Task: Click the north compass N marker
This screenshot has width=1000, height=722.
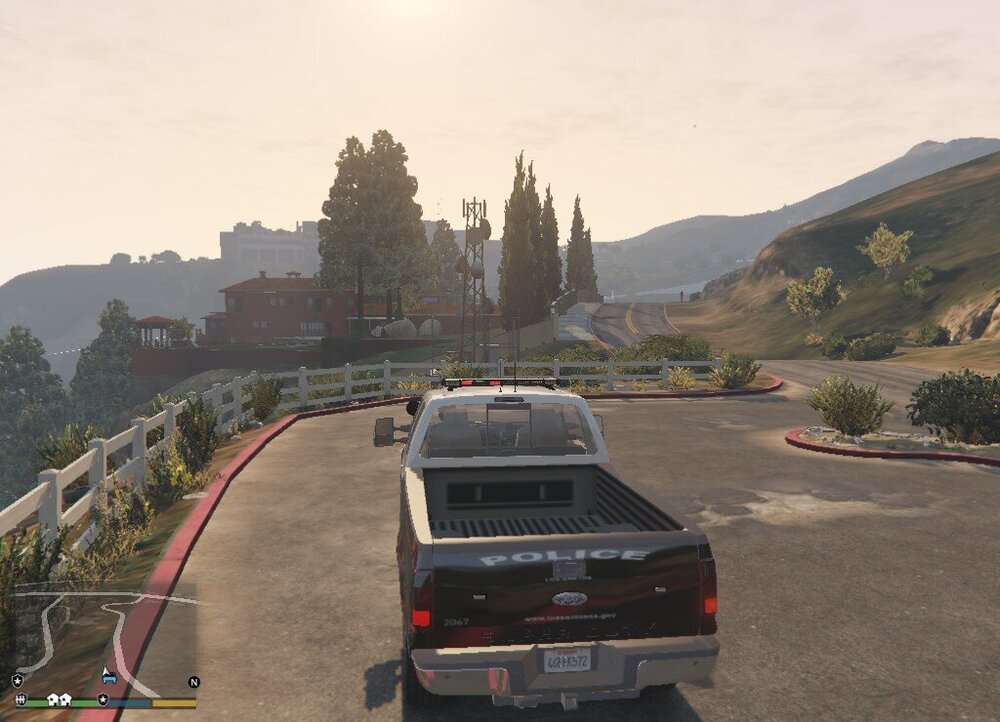Action: 194,682
